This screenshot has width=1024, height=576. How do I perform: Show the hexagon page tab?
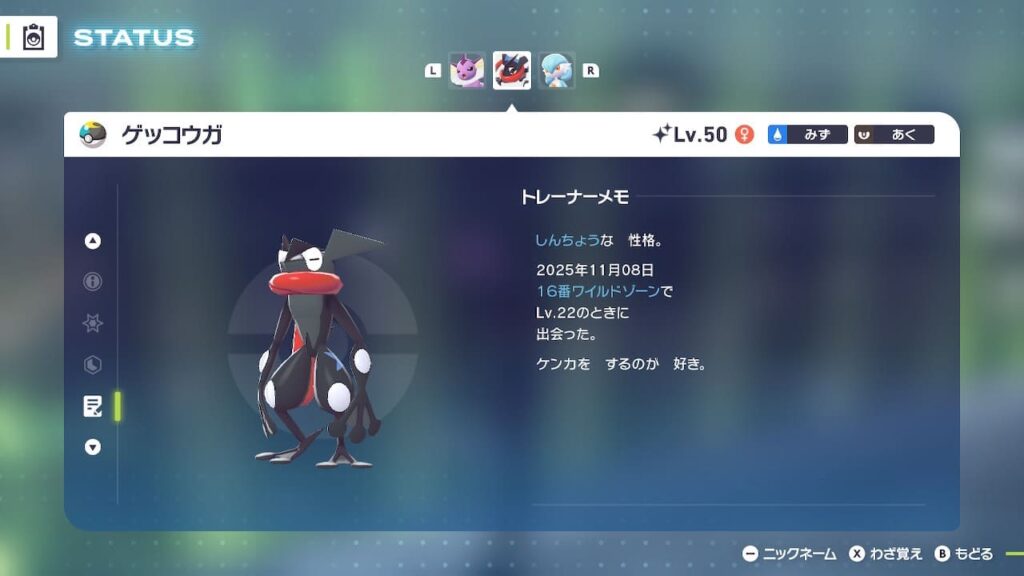pyautogui.click(x=93, y=365)
